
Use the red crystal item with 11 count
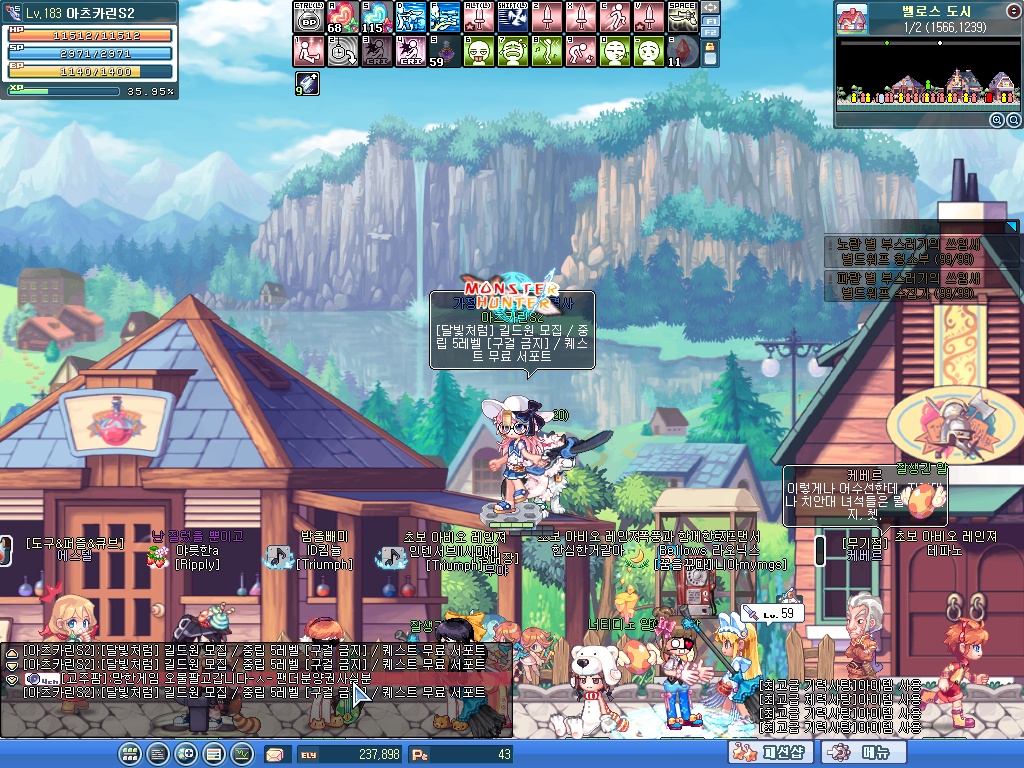click(682, 51)
